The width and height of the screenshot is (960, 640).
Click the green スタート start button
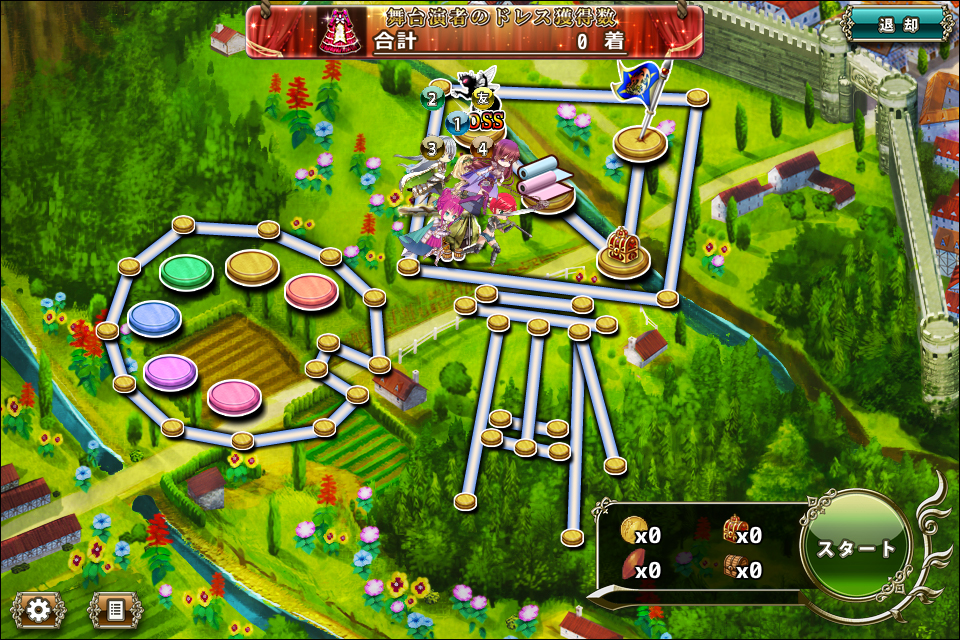[856, 549]
